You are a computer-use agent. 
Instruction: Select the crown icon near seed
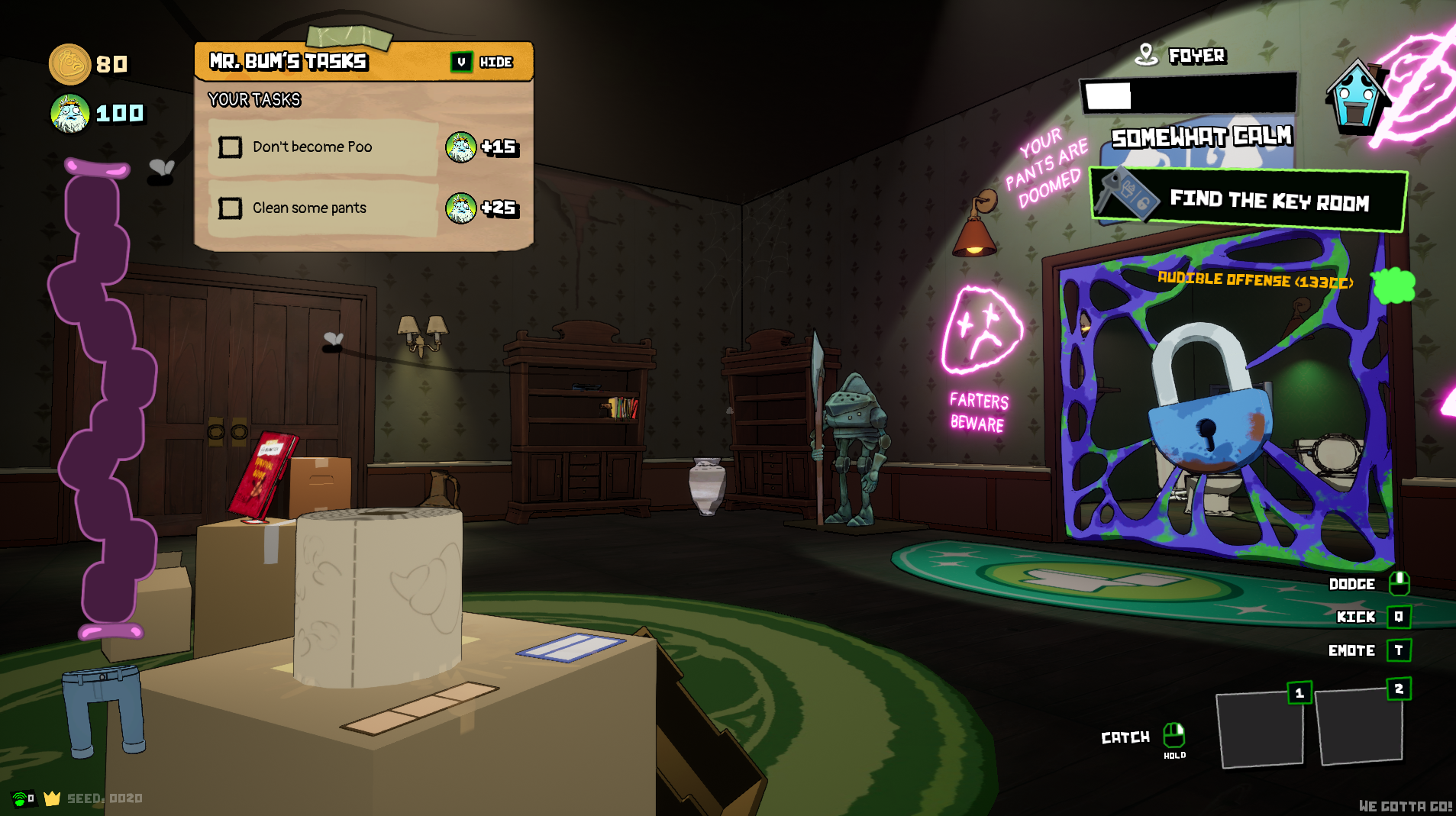click(52, 798)
